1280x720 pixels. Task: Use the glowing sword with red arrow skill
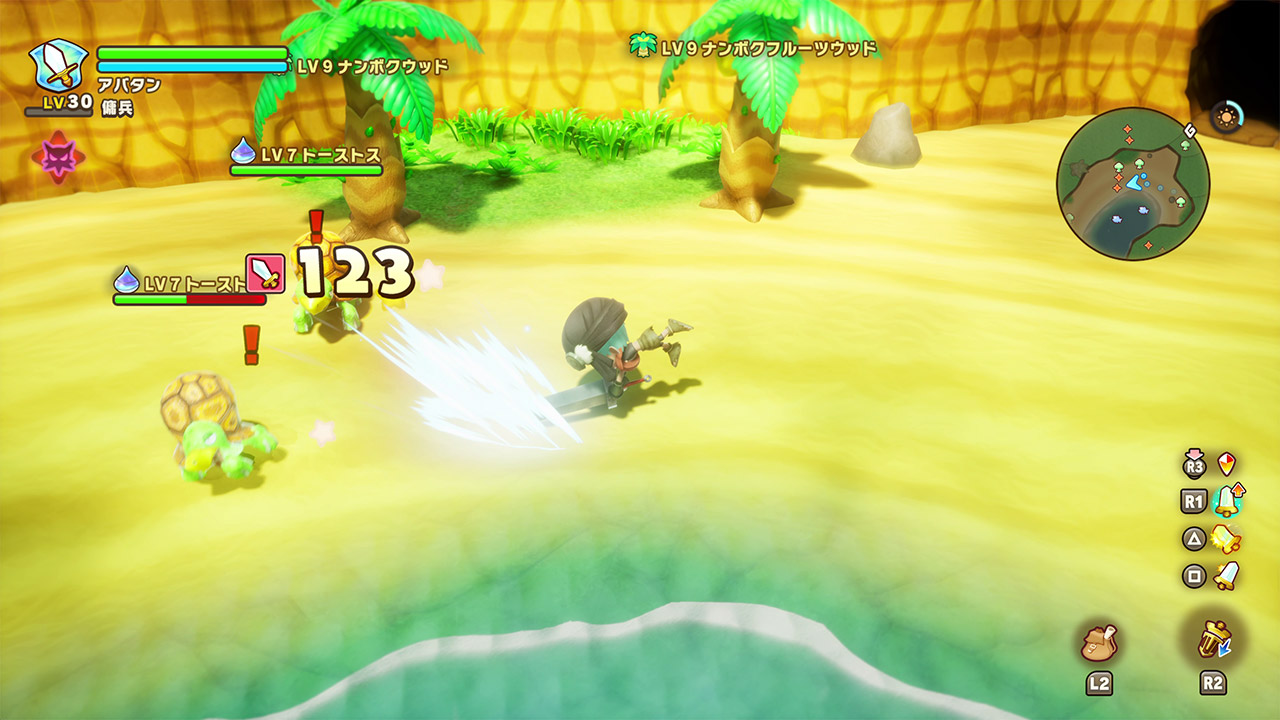point(1226,500)
